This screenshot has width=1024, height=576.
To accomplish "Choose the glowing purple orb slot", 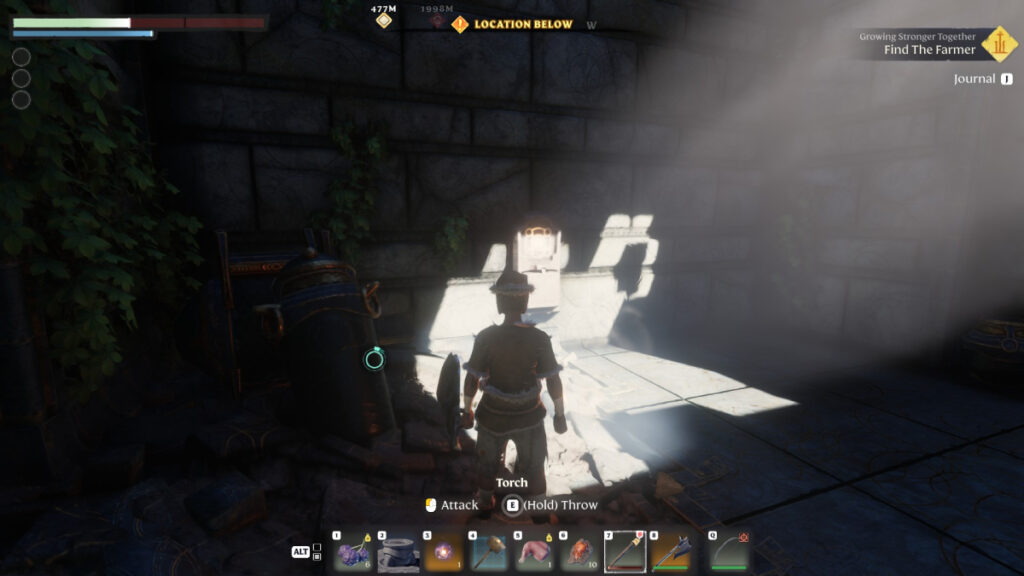I will click(443, 552).
